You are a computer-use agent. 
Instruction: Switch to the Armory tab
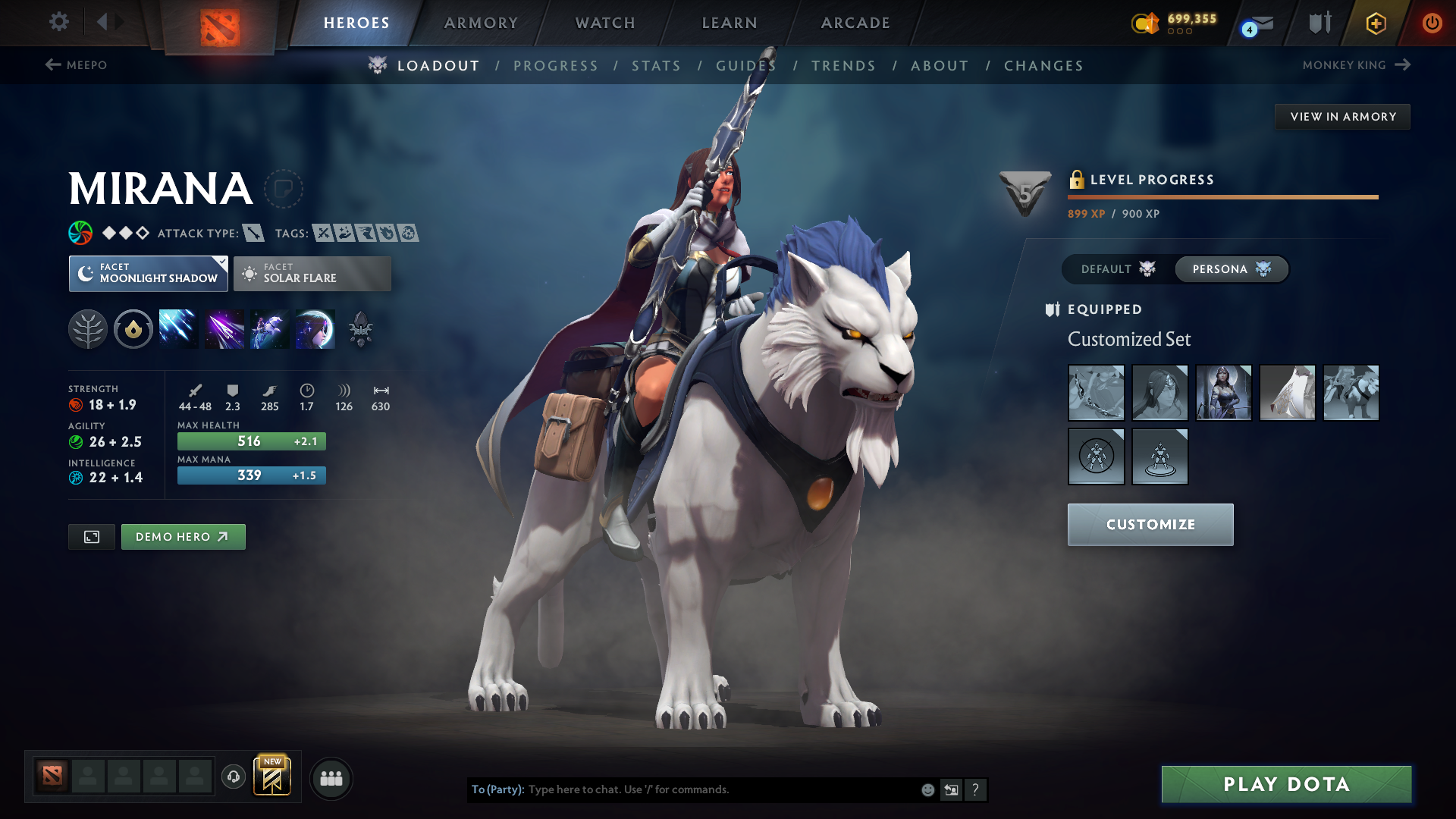481,23
